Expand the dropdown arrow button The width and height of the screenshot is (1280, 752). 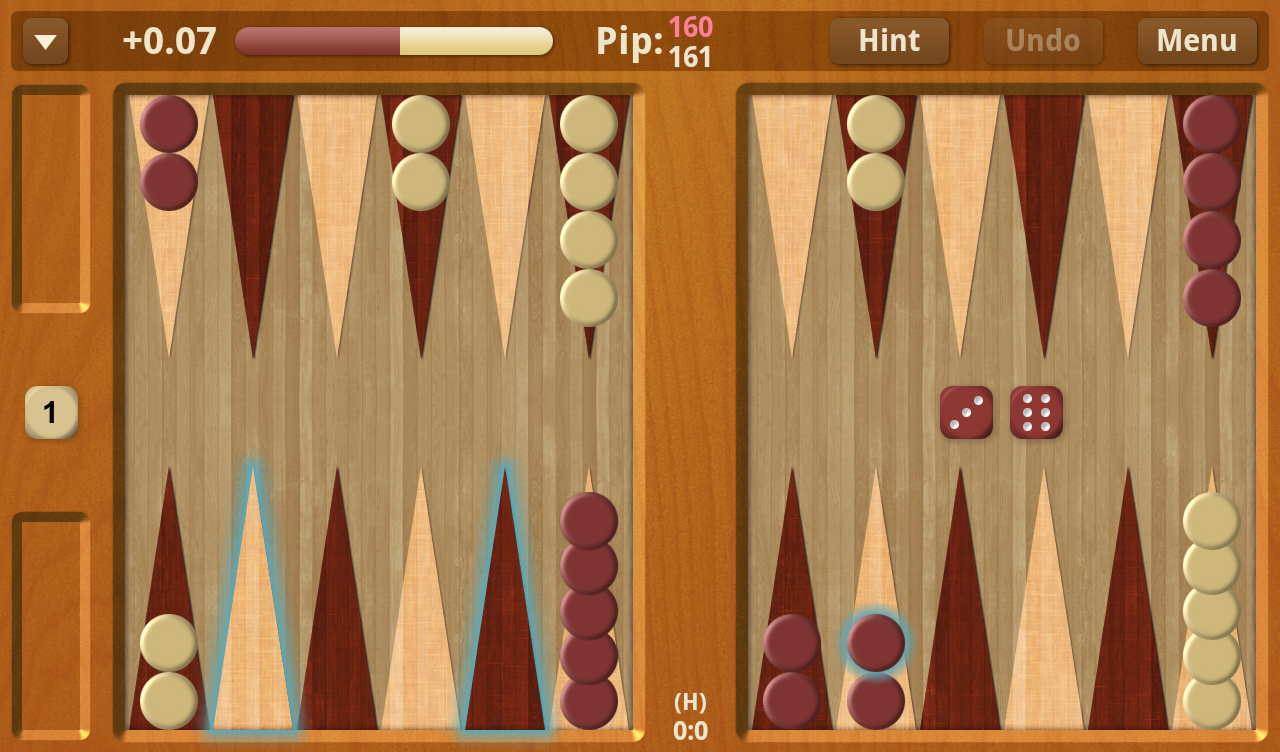click(46, 41)
